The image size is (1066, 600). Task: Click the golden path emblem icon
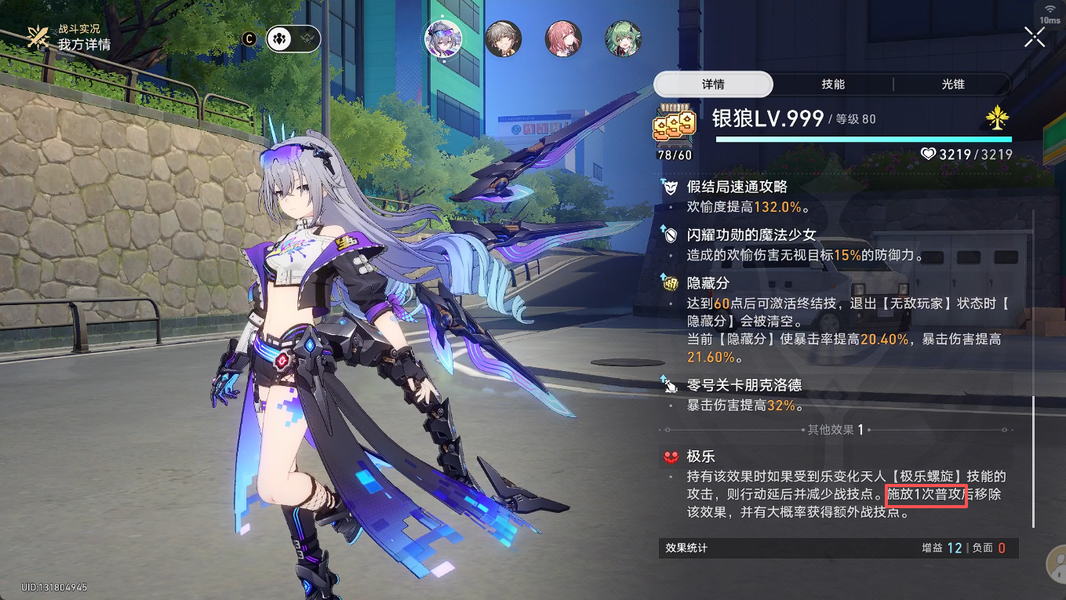(x=997, y=119)
